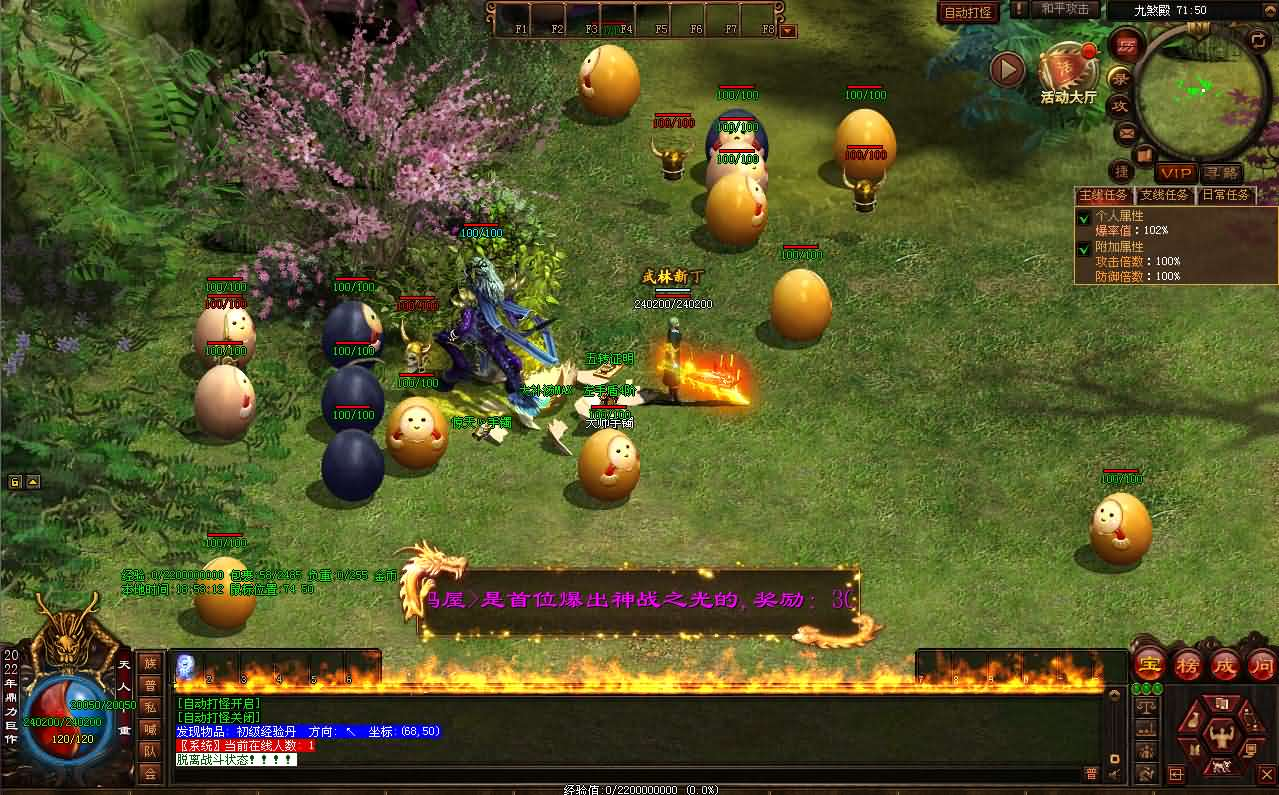Open the 榜 rankings button
The height and width of the screenshot is (795, 1279).
(1187, 665)
